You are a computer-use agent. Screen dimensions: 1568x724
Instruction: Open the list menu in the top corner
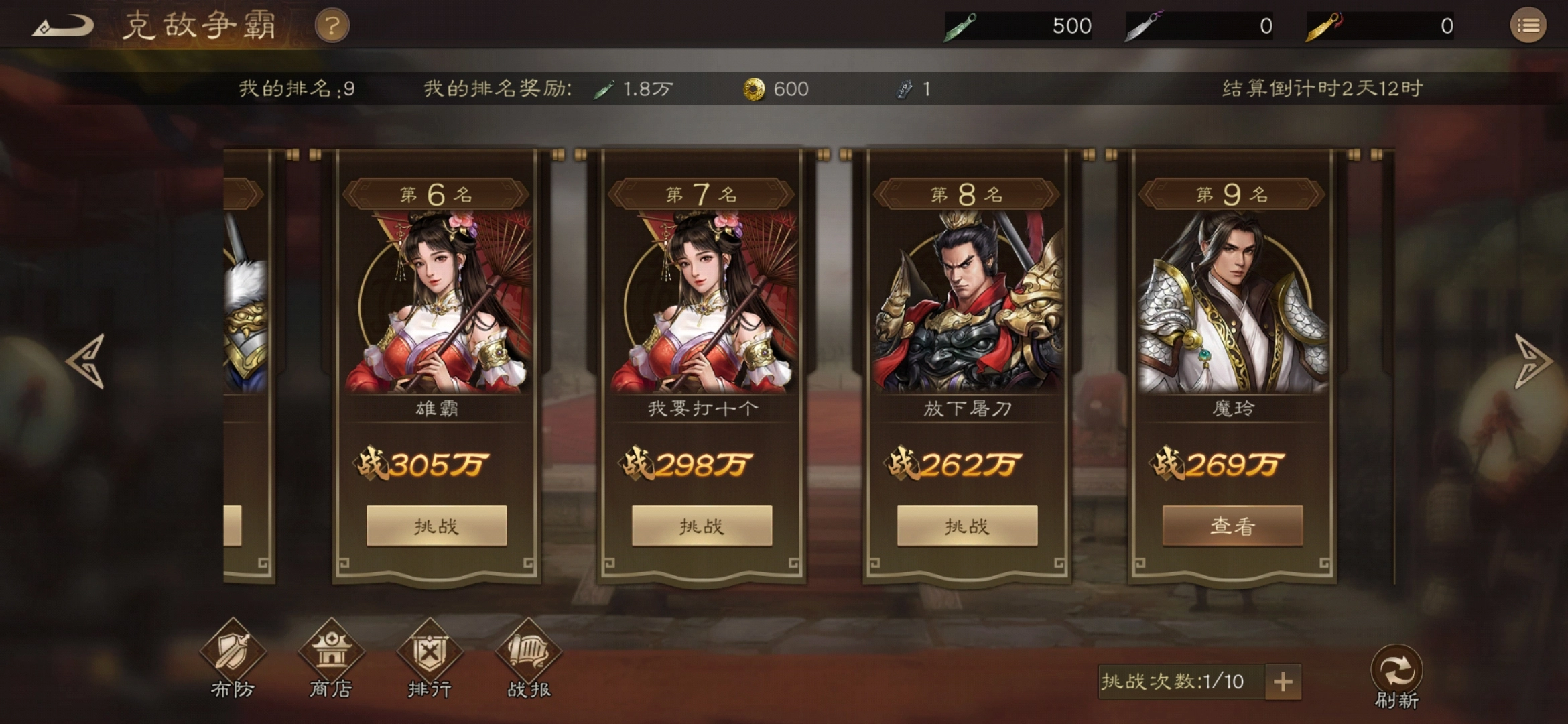1528,26
